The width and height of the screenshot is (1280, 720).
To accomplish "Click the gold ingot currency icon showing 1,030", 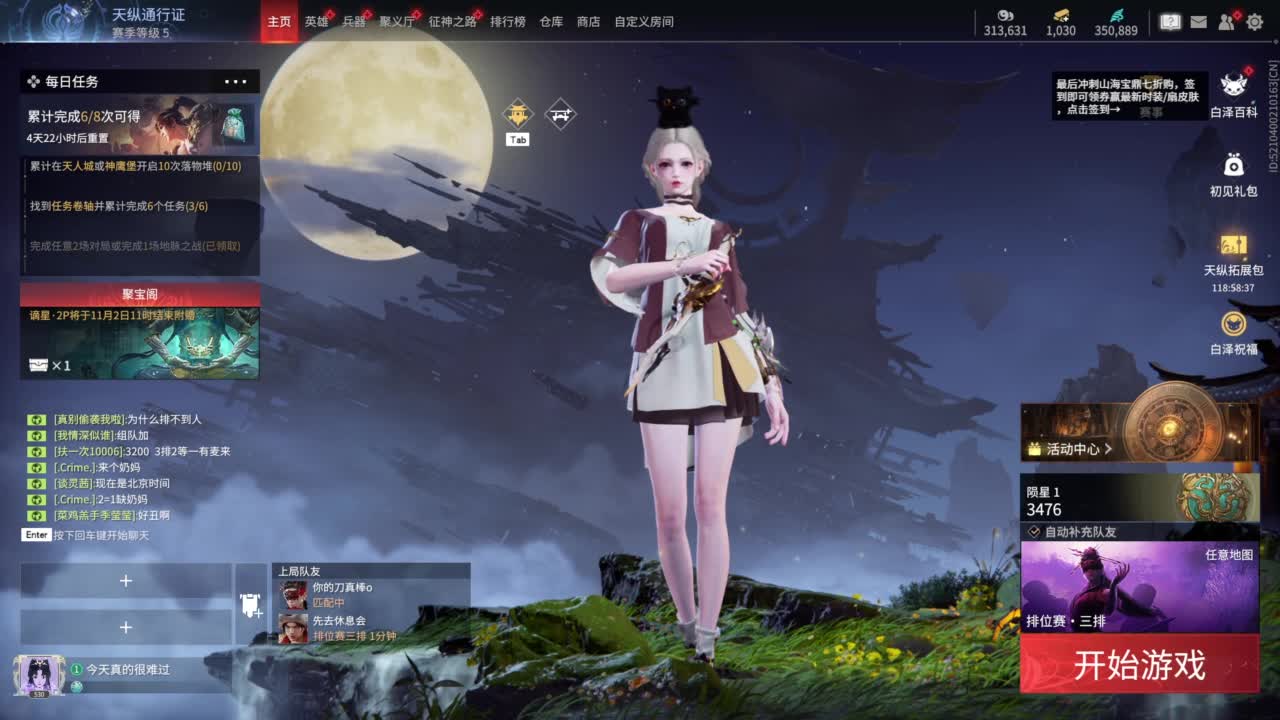I will coord(1059,14).
